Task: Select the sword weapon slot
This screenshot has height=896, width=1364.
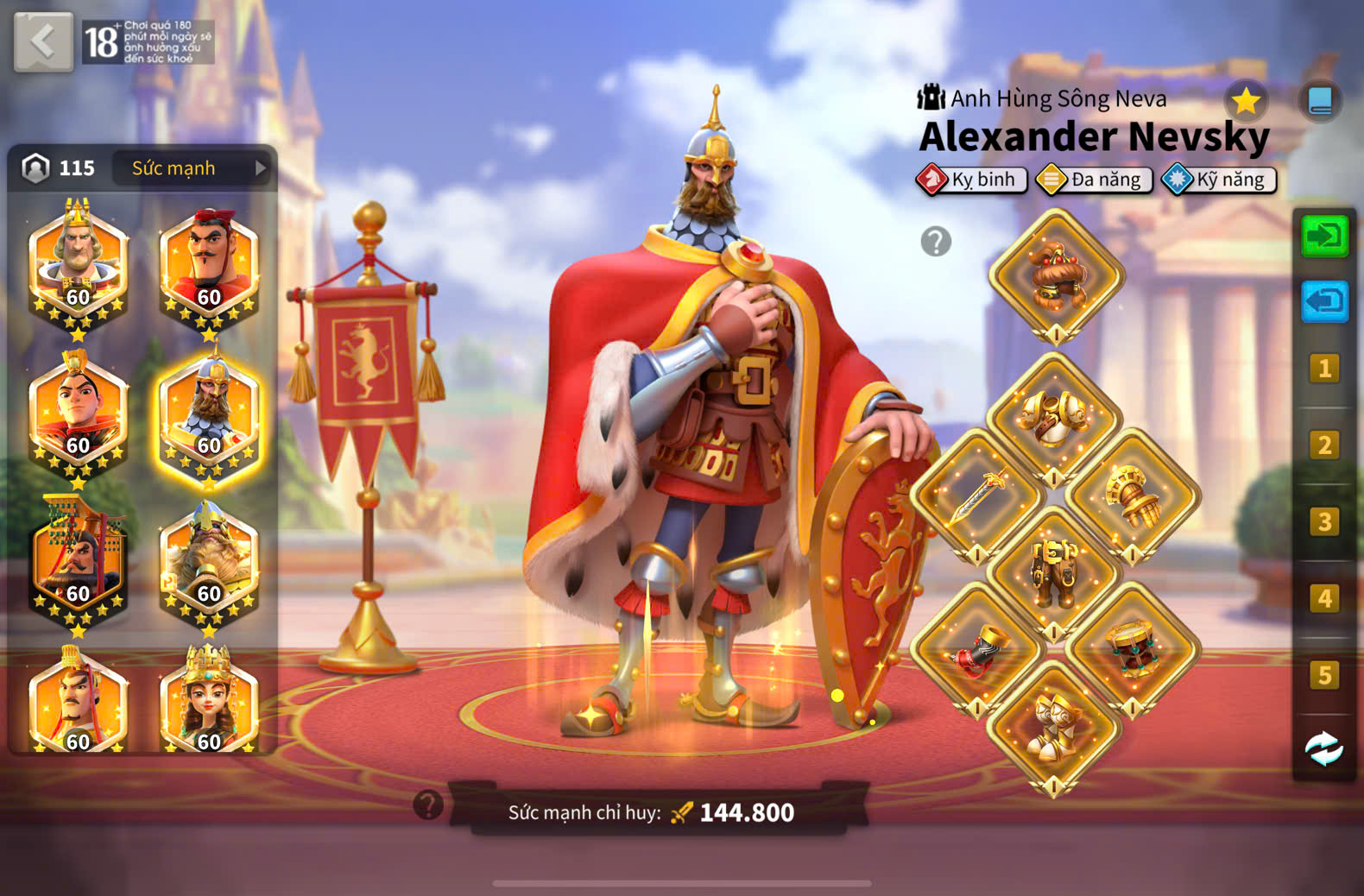Action: click(977, 496)
